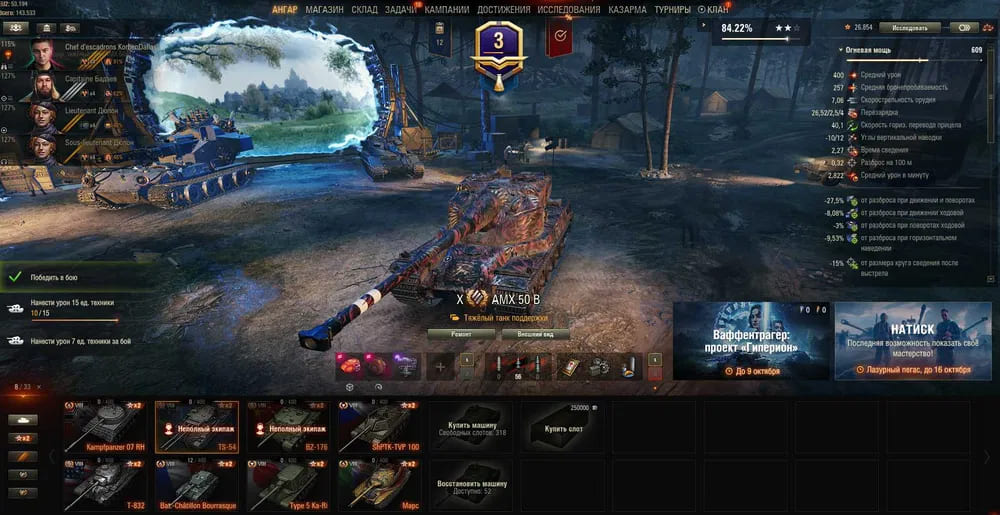The height and width of the screenshot is (515, 1000).
Task: Choose the Type 5 Ka-Ri tank
Action: (x=288, y=484)
